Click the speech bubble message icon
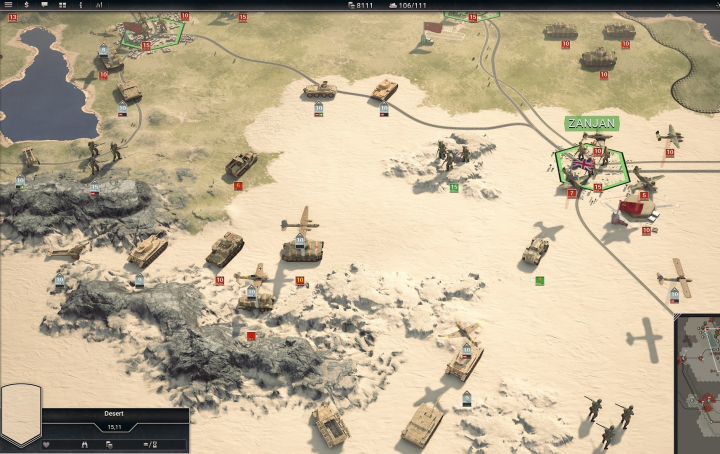This screenshot has height=454, width=720. [45, 5]
